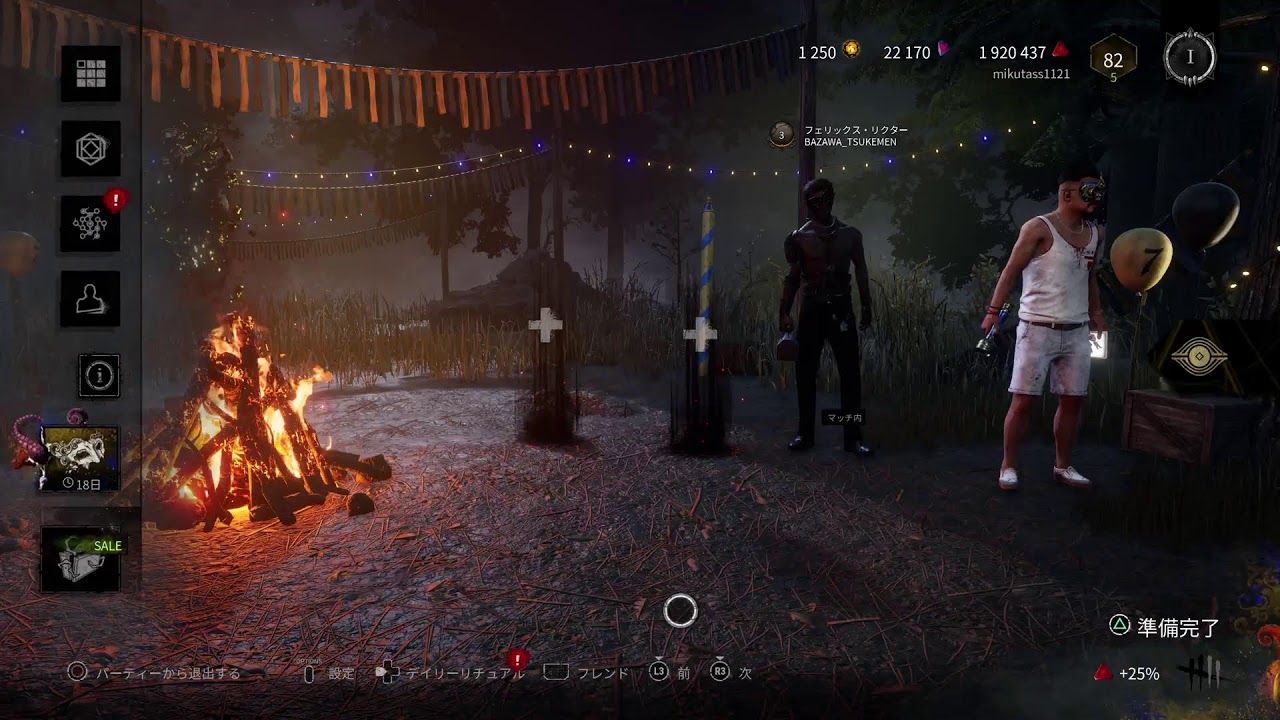1280x720 pixels.
Task: Open the 3x3 grid menu icon
Action: pyautogui.click(x=91, y=73)
